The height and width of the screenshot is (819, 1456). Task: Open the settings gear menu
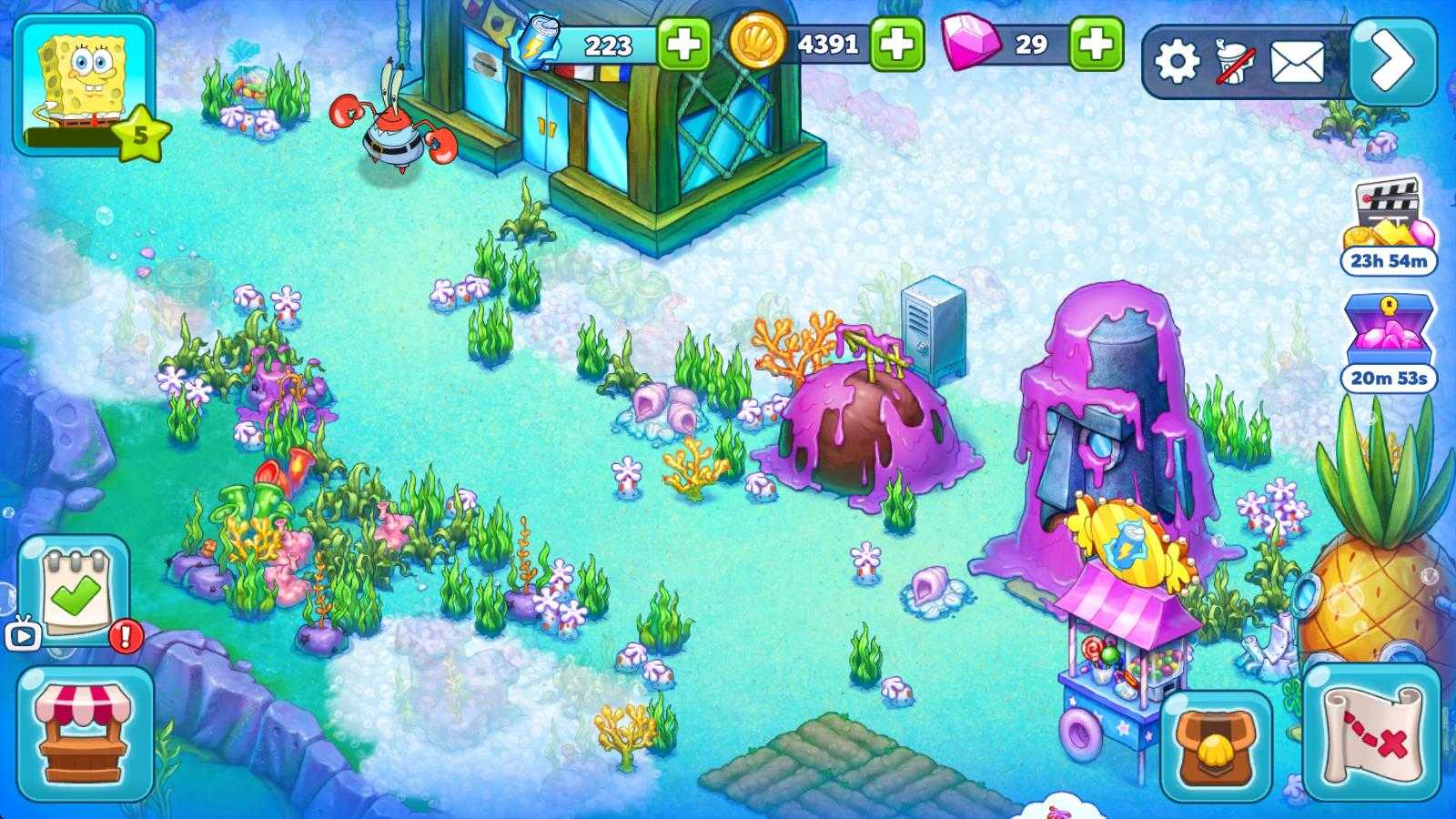pos(1177,62)
